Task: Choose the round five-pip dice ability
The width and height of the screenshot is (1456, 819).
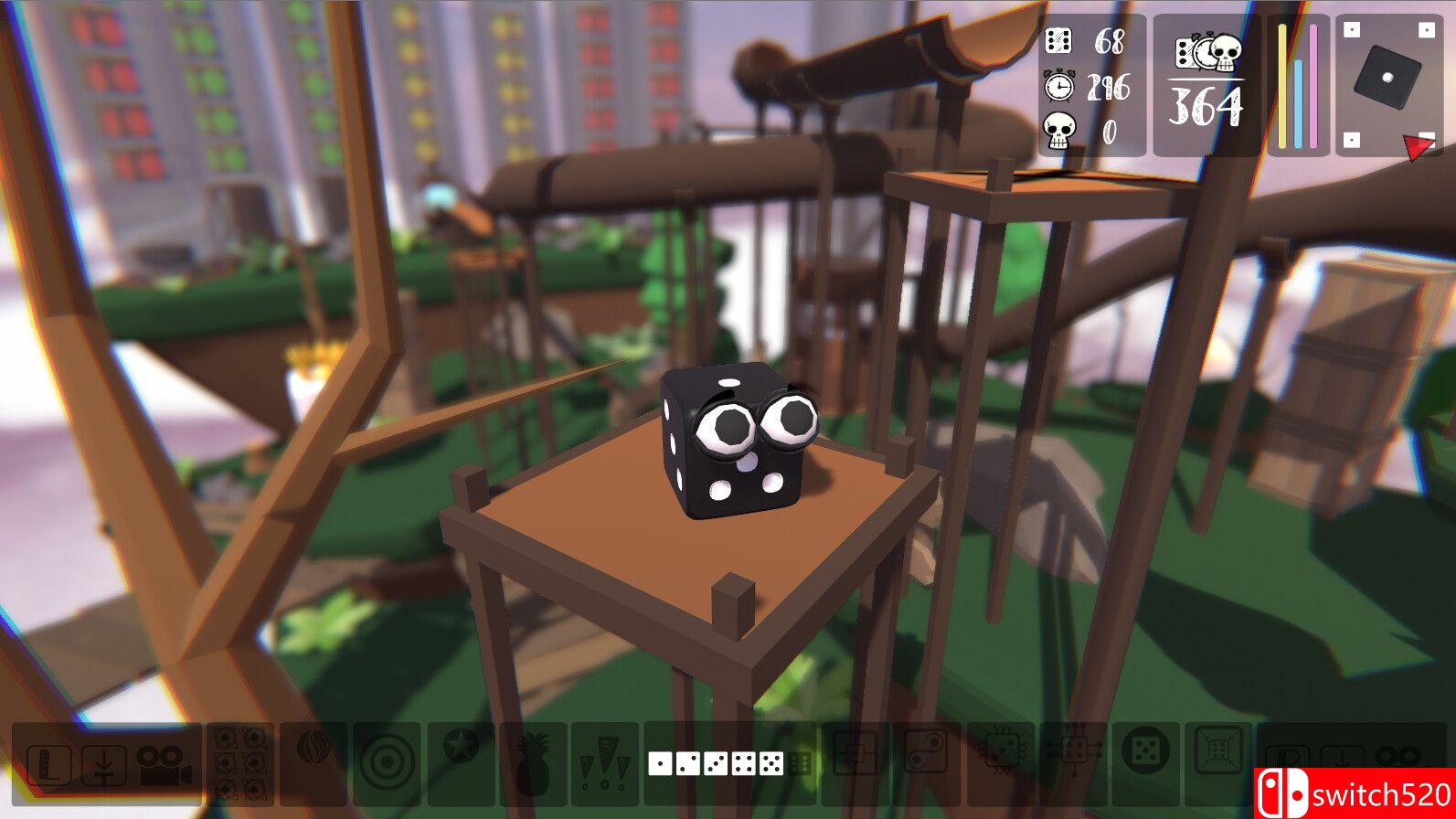Action: pos(1144,753)
